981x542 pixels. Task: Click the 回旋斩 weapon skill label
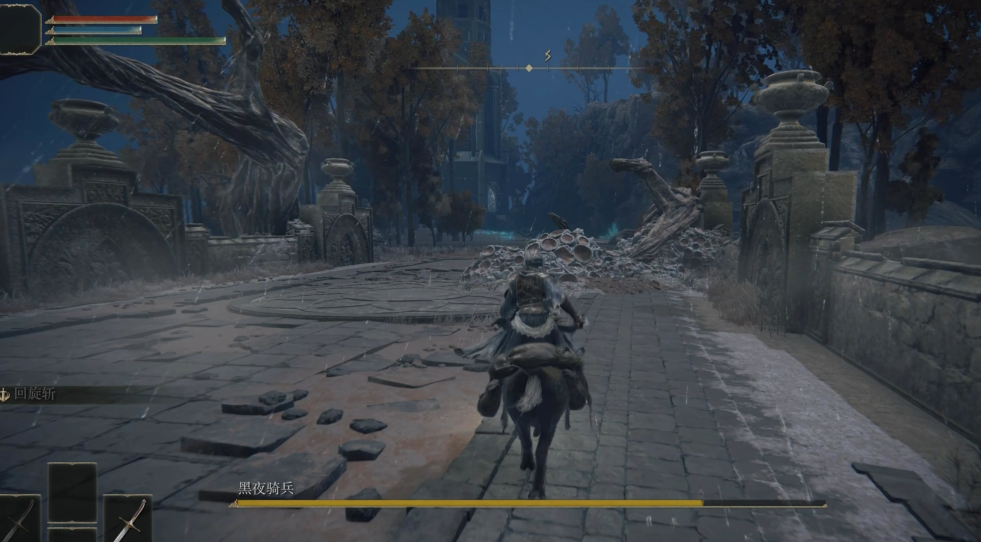(35, 394)
